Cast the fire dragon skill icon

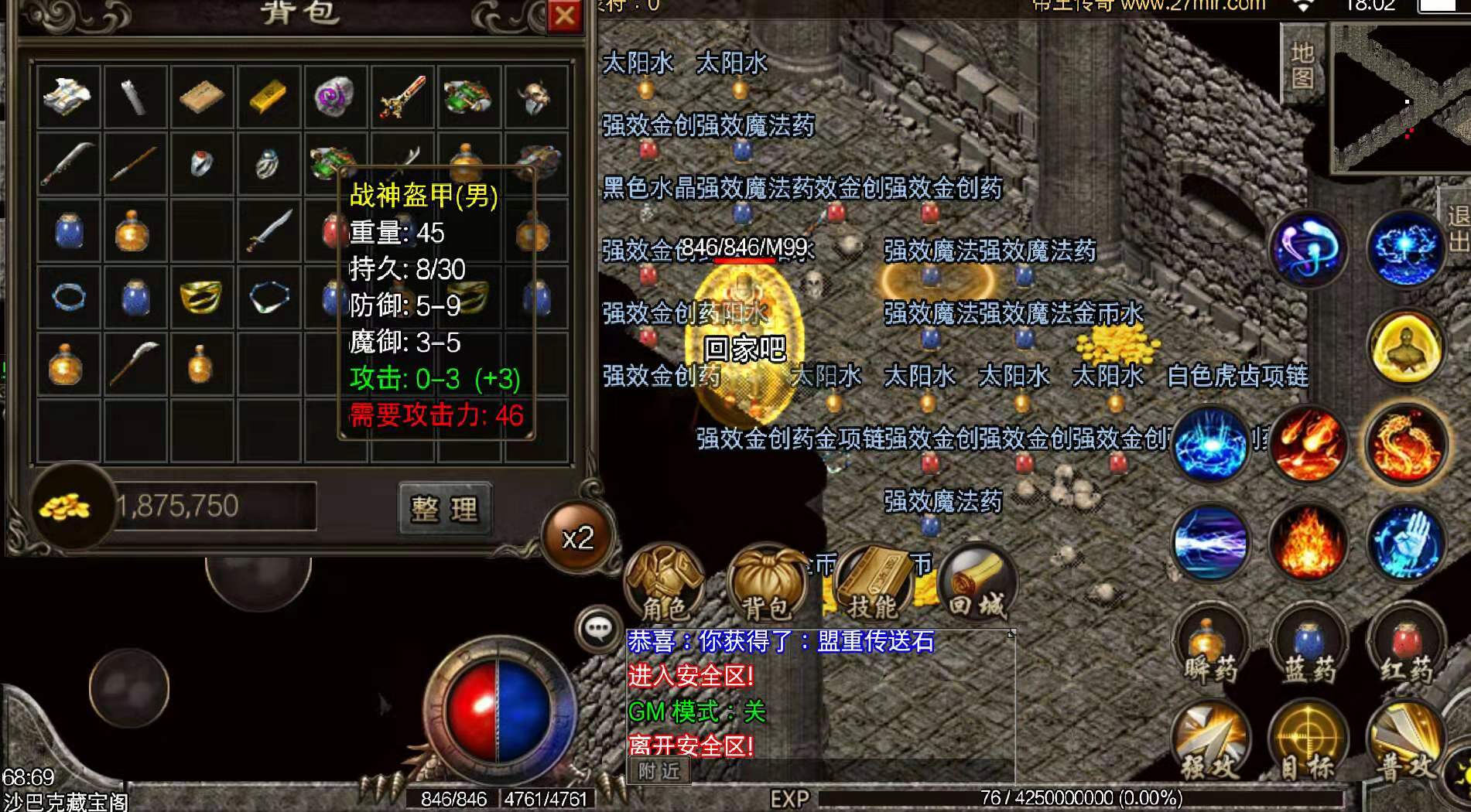point(1406,445)
